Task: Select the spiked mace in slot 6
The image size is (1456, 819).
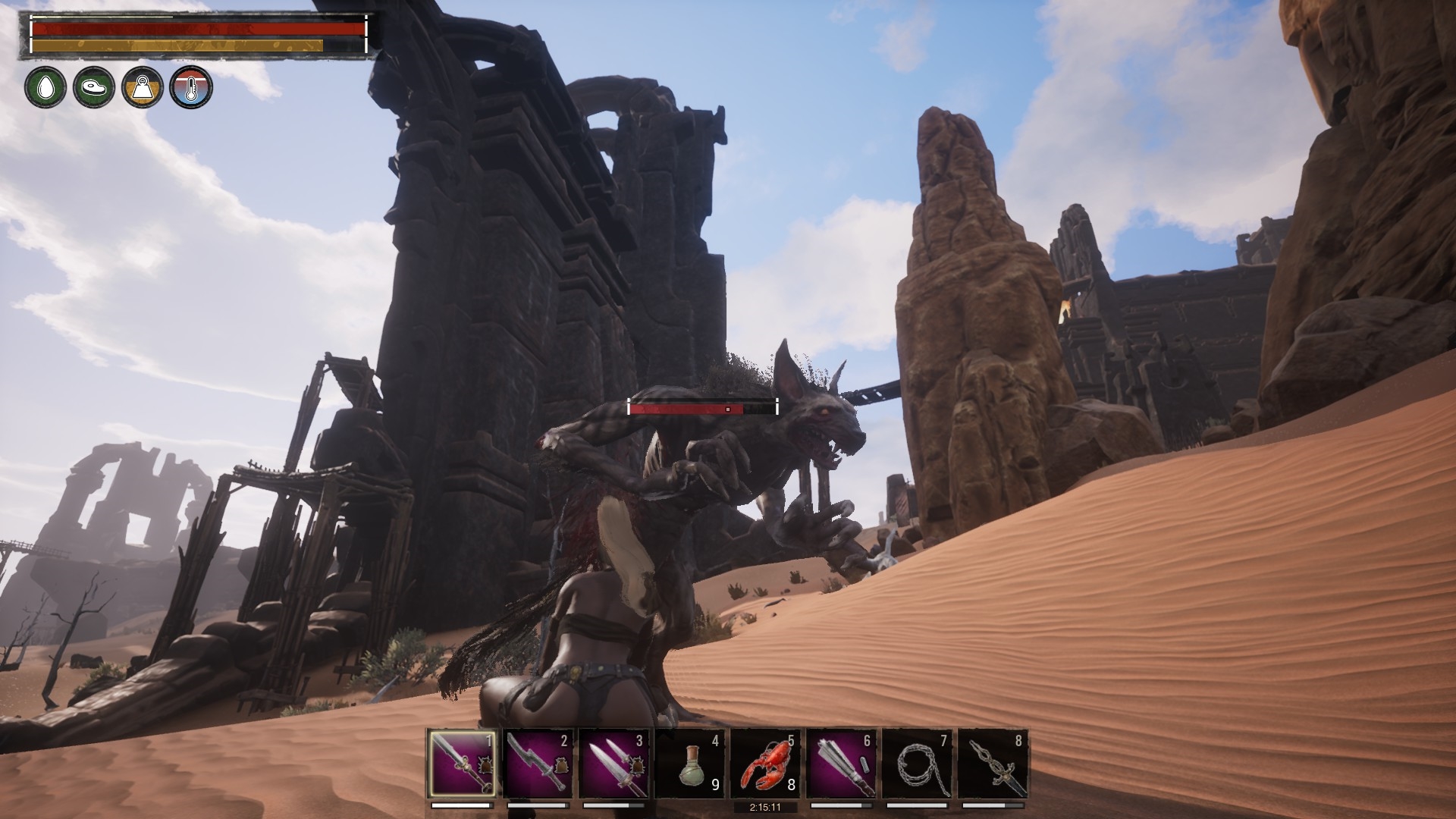Action: coord(841,764)
